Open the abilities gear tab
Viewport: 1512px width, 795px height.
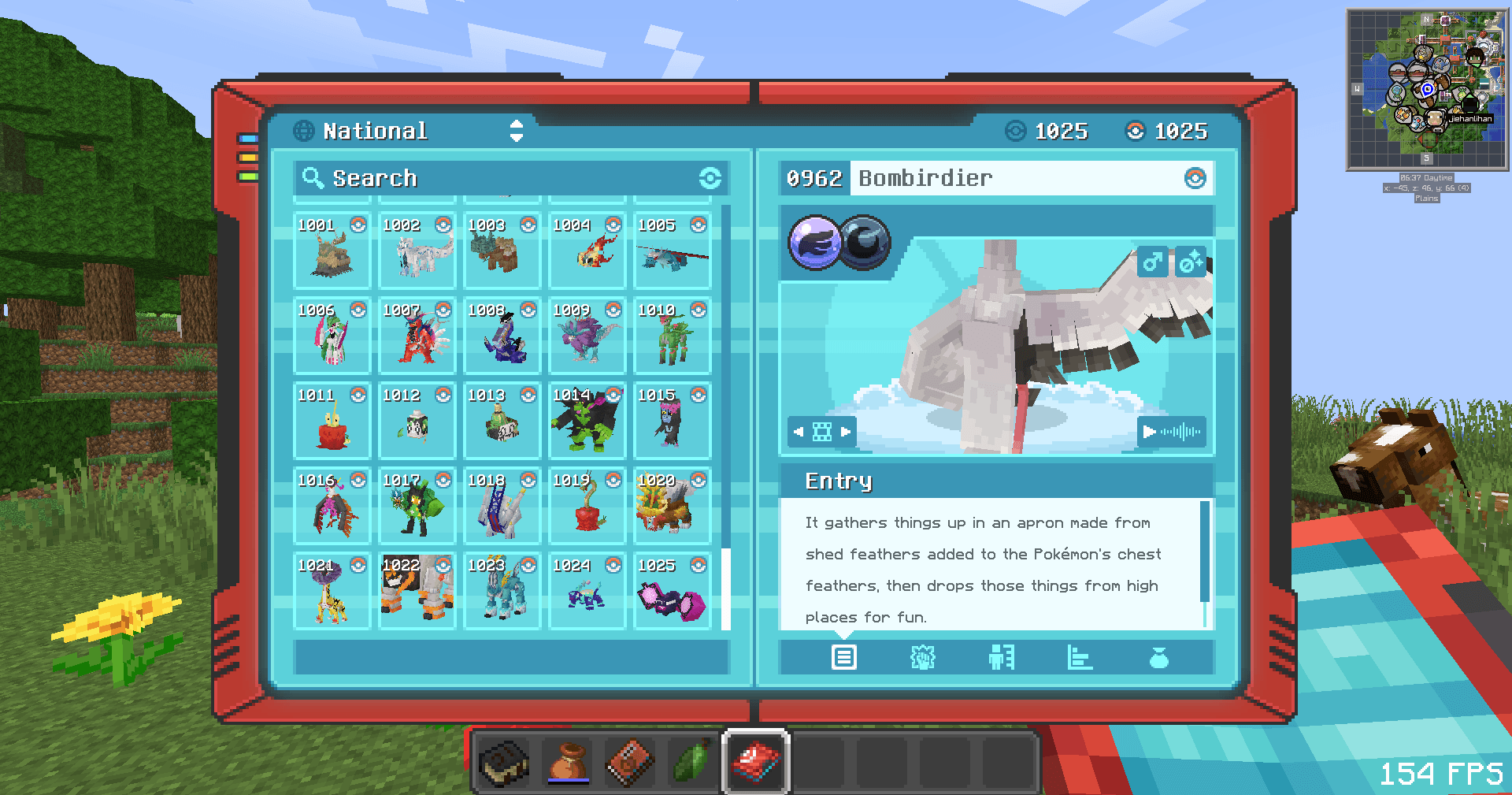[x=922, y=657]
